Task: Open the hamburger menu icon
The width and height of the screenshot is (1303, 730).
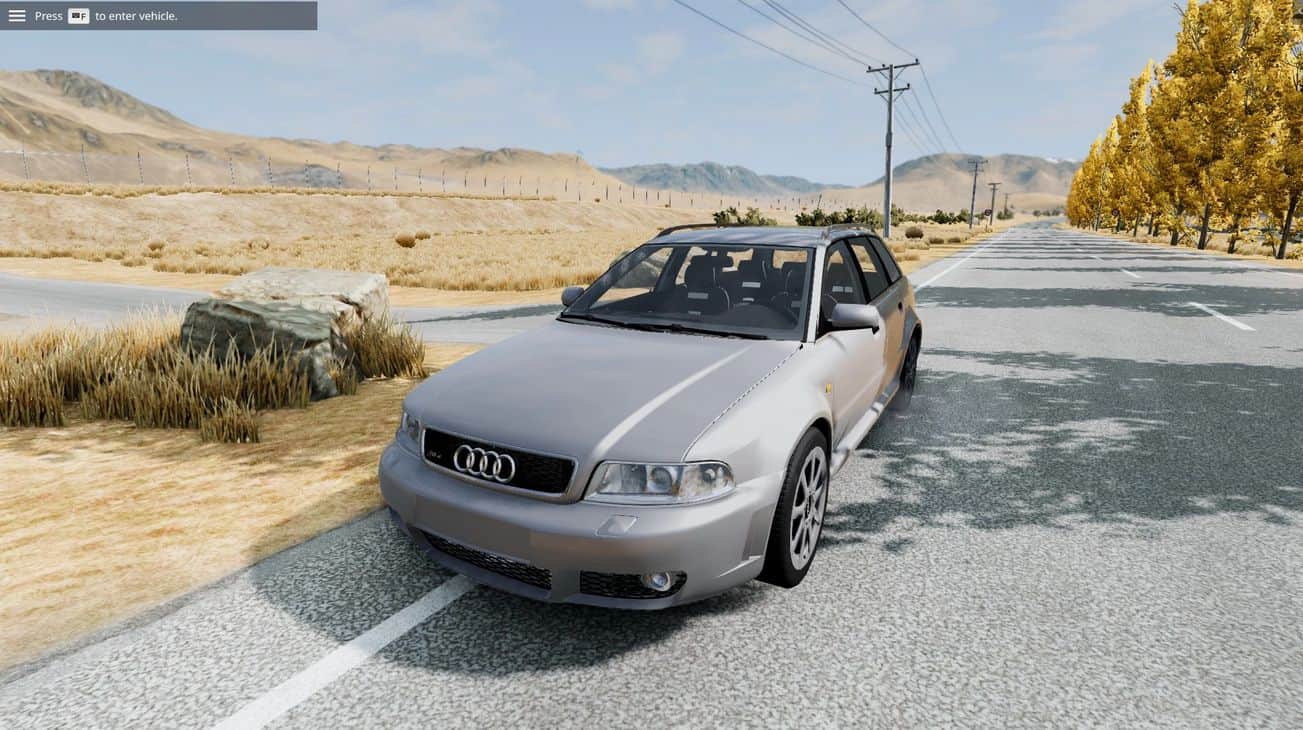Action: point(19,15)
